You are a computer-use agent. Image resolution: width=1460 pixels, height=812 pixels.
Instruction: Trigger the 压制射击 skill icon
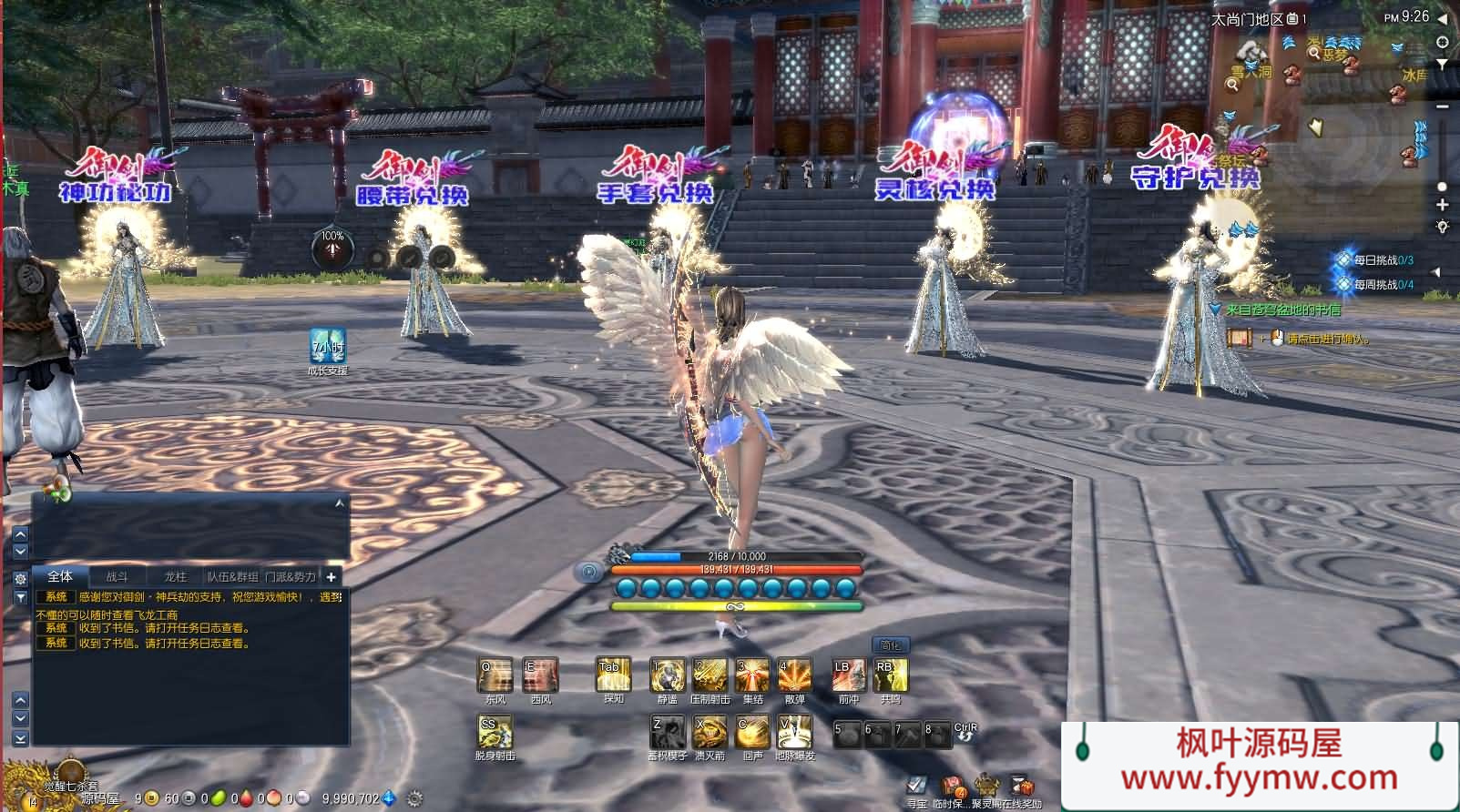coord(710,676)
